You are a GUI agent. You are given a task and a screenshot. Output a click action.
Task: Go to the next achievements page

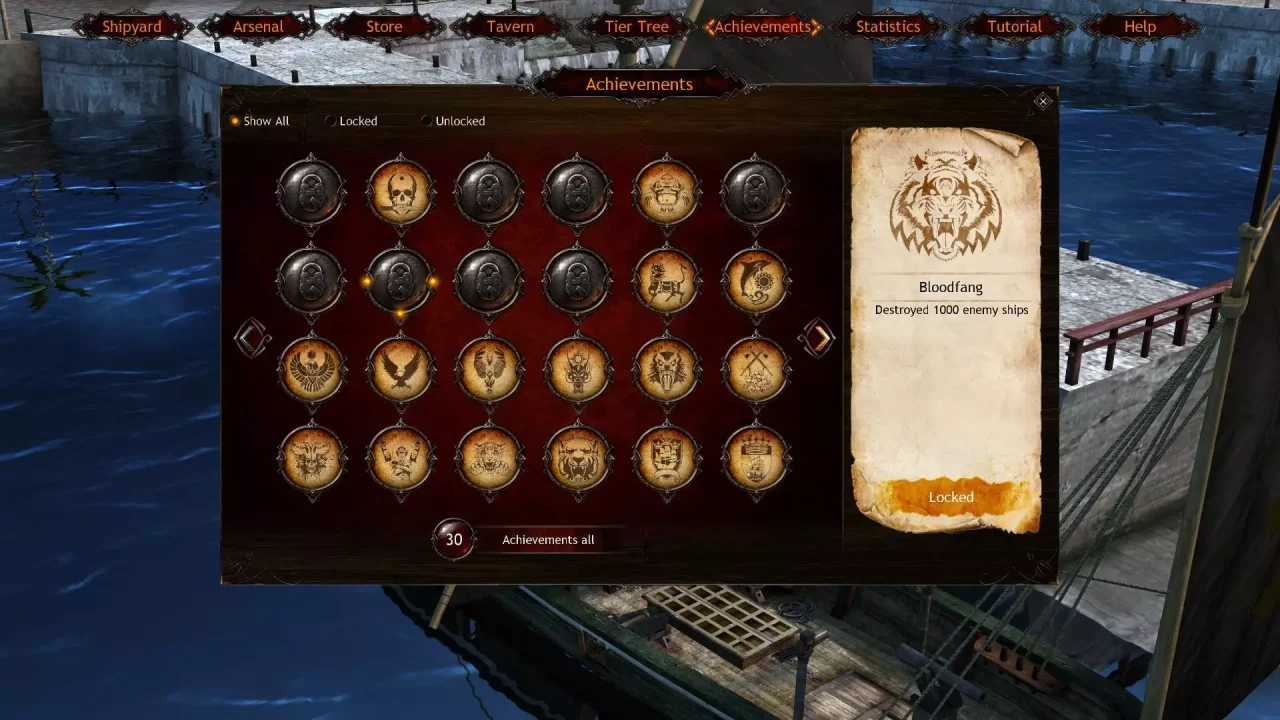[818, 339]
